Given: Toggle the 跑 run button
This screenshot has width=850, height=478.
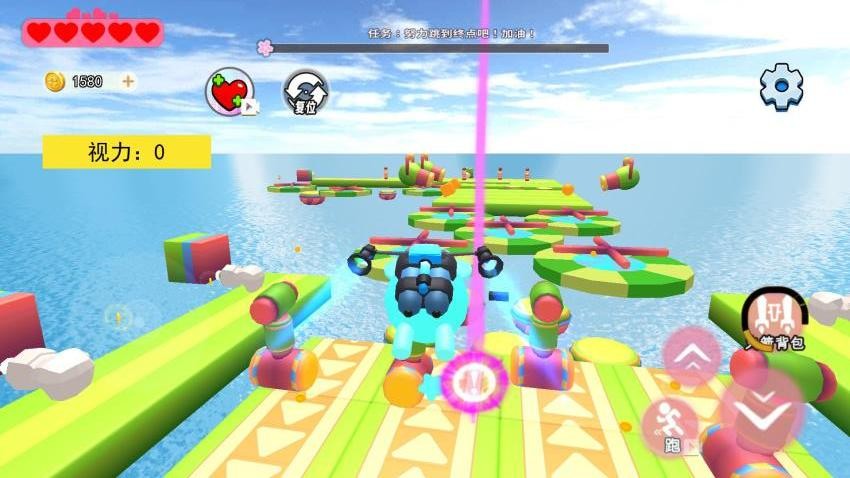Looking at the screenshot, I should 669,426.
